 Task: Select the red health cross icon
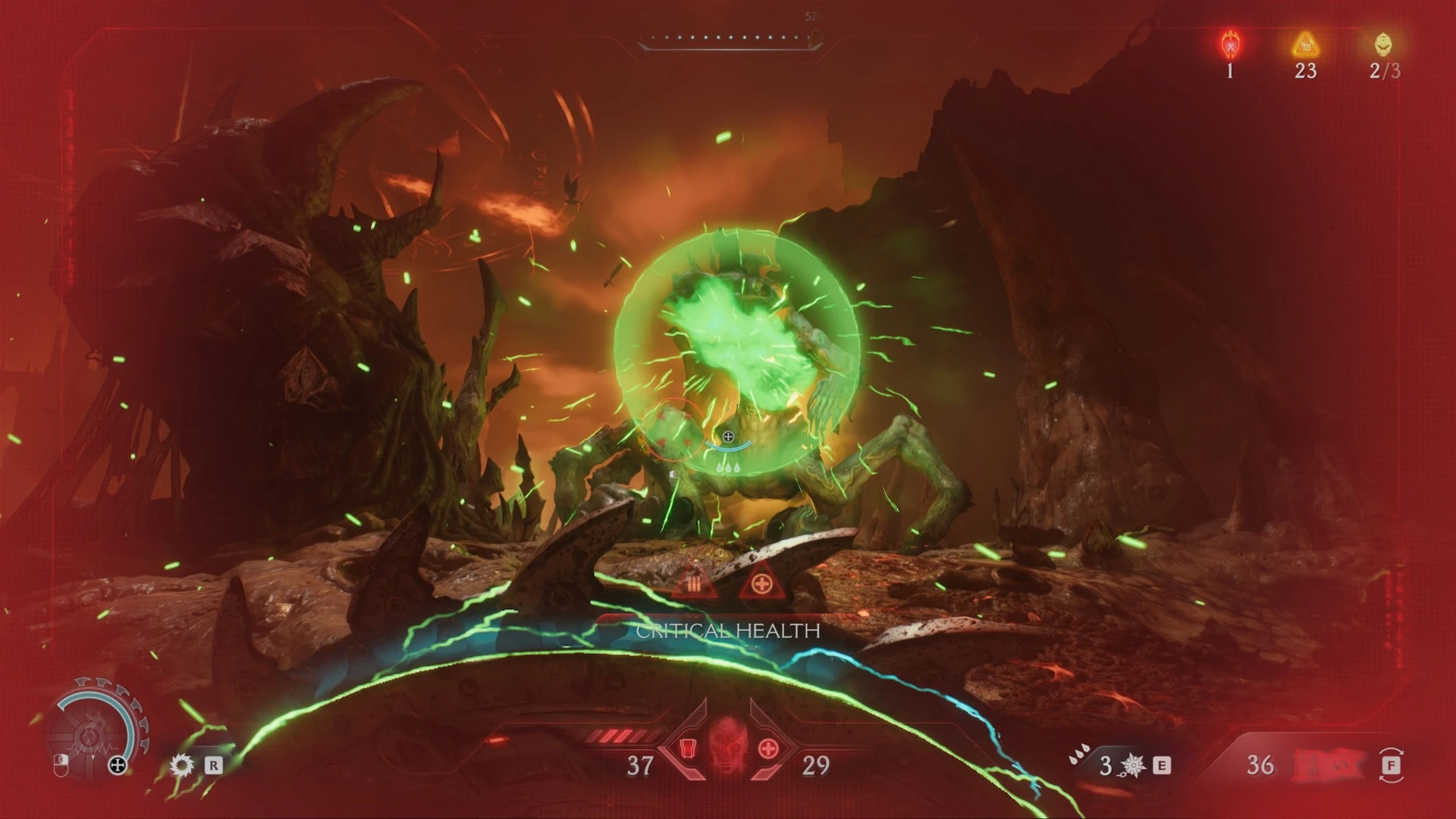pyautogui.click(x=768, y=748)
